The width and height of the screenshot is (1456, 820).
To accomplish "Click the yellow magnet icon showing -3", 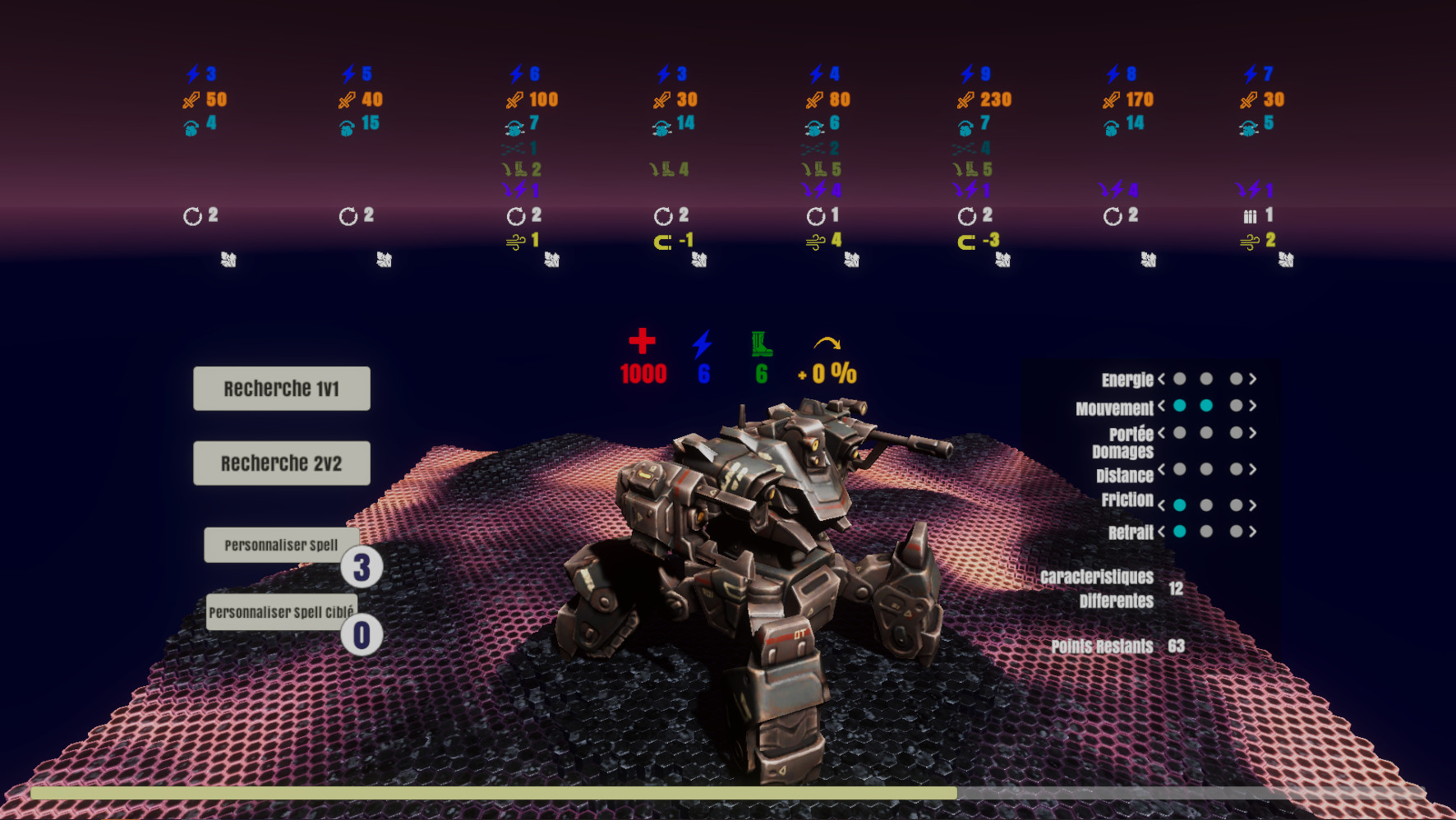I will click(965, 242).
